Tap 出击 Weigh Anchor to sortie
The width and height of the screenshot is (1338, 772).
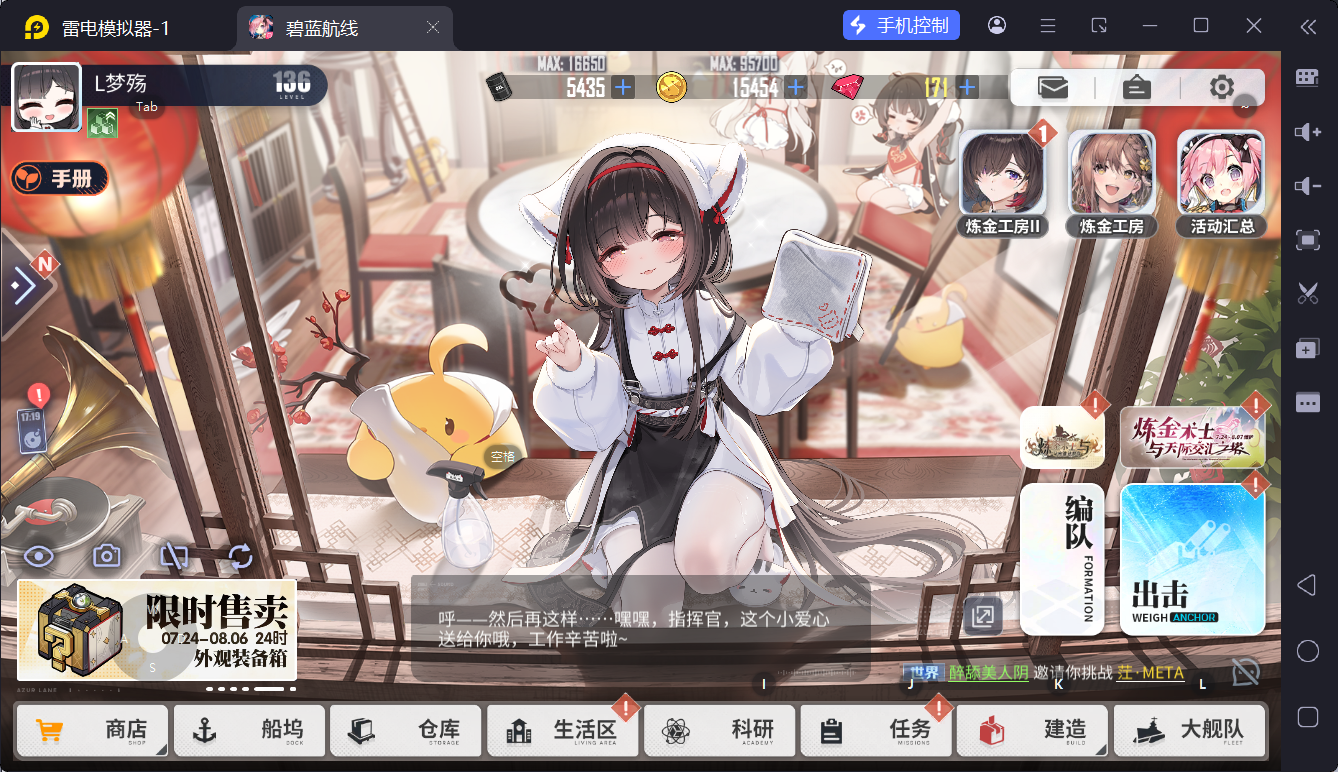coord(1192,560)
